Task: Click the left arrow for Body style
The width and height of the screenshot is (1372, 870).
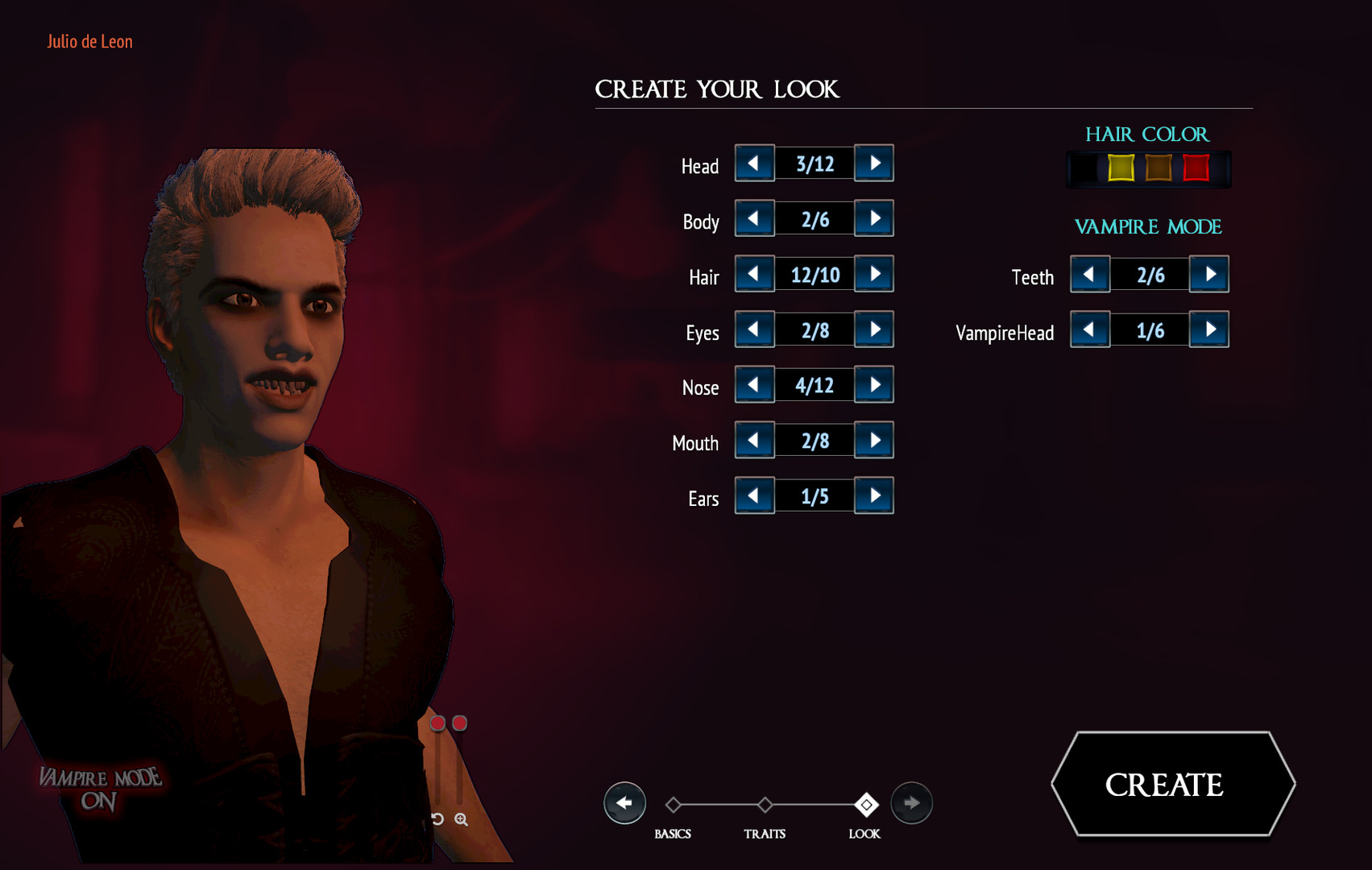Action: coord(753,218)
